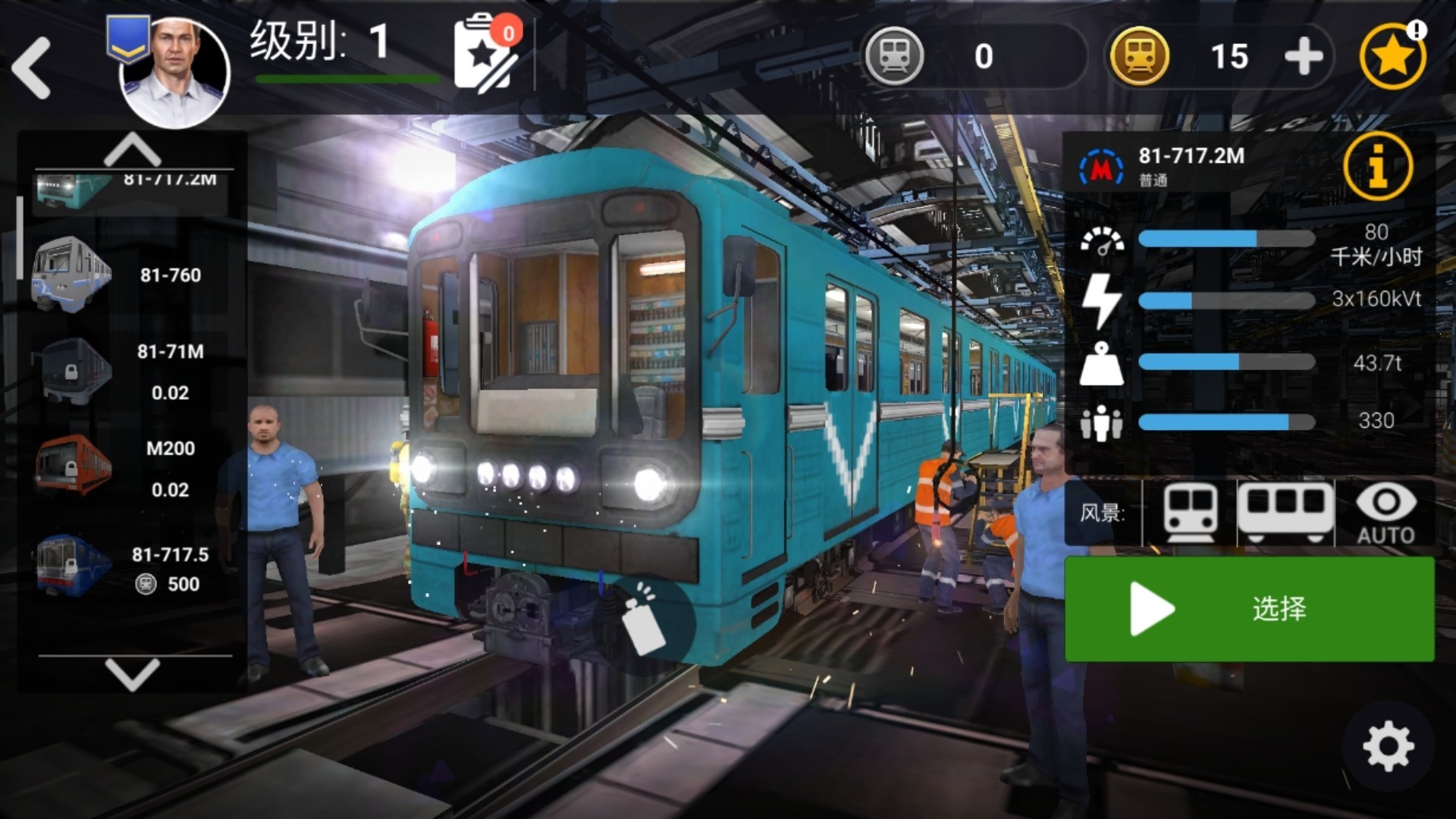1456x819 pixels.
Task: Open the driver profile portrait
Action: click(x=175, y=72)
